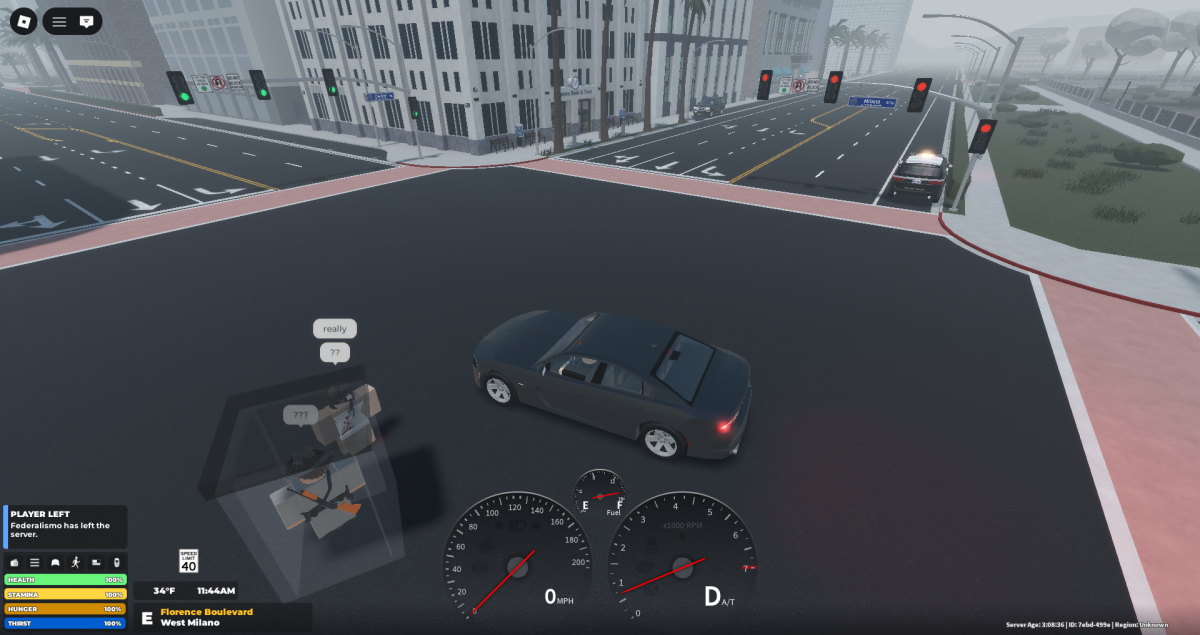Click the running figure icon
Viewport: 1200px width, 635px height.
76,563
